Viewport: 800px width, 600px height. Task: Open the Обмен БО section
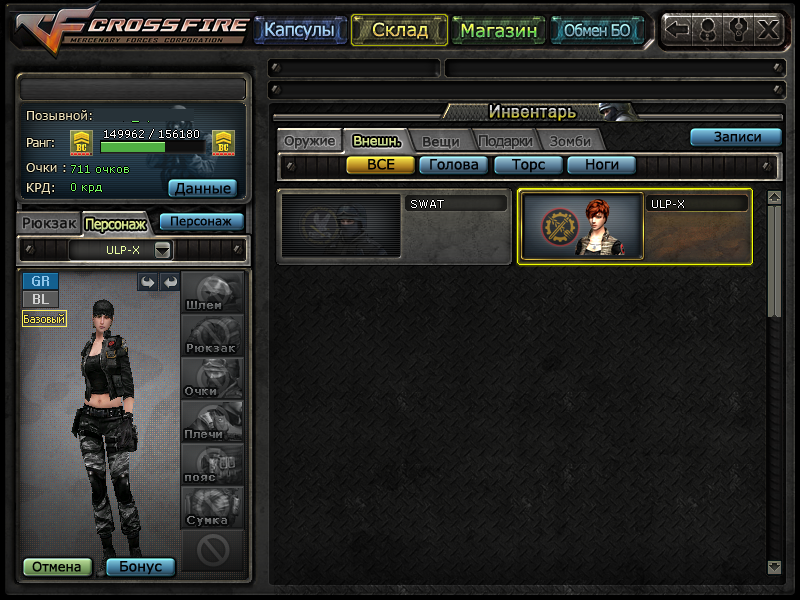point(597,31)
